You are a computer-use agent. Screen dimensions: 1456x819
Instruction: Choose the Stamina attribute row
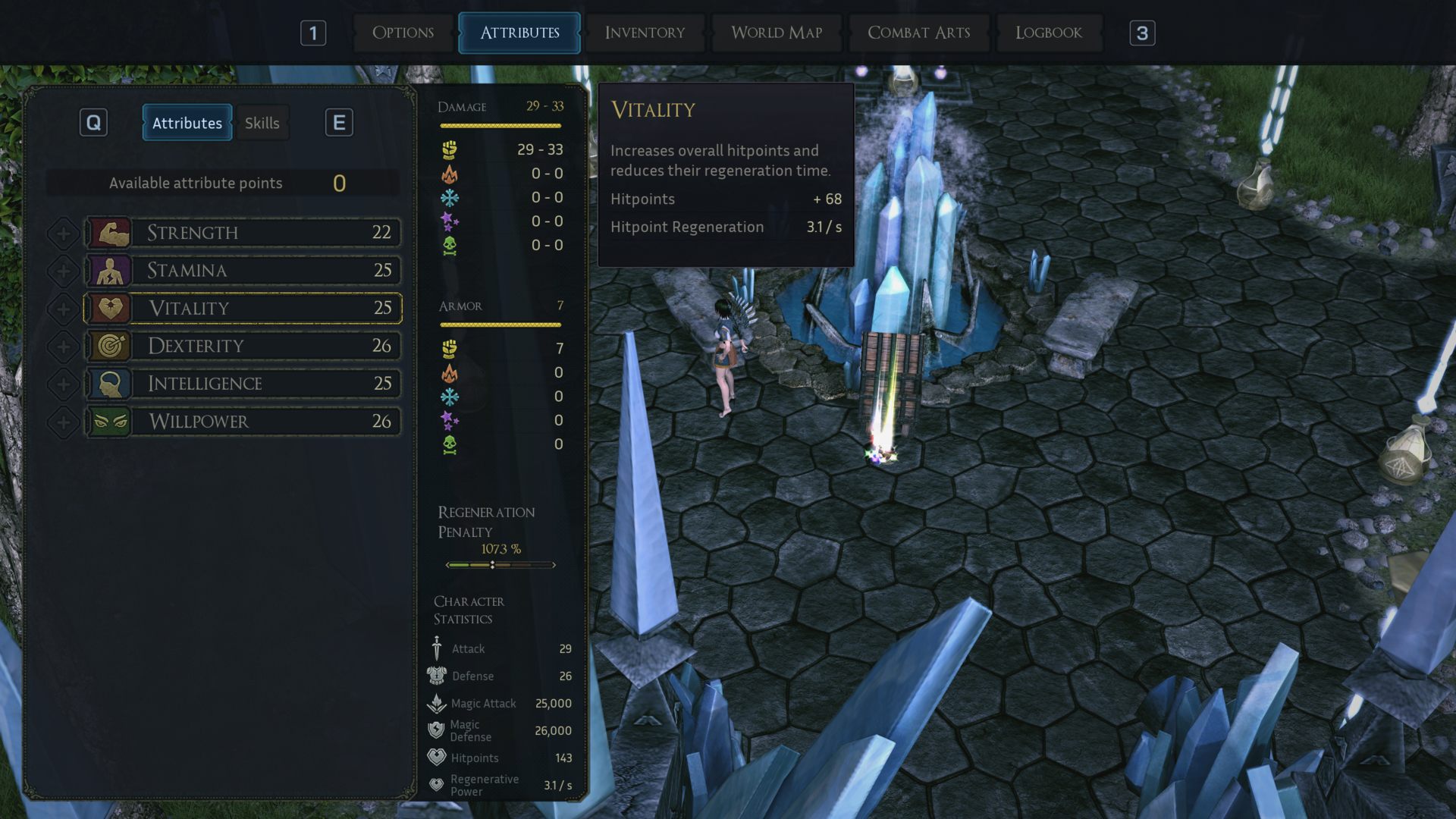pyautogui.click(x=243, y=271)
